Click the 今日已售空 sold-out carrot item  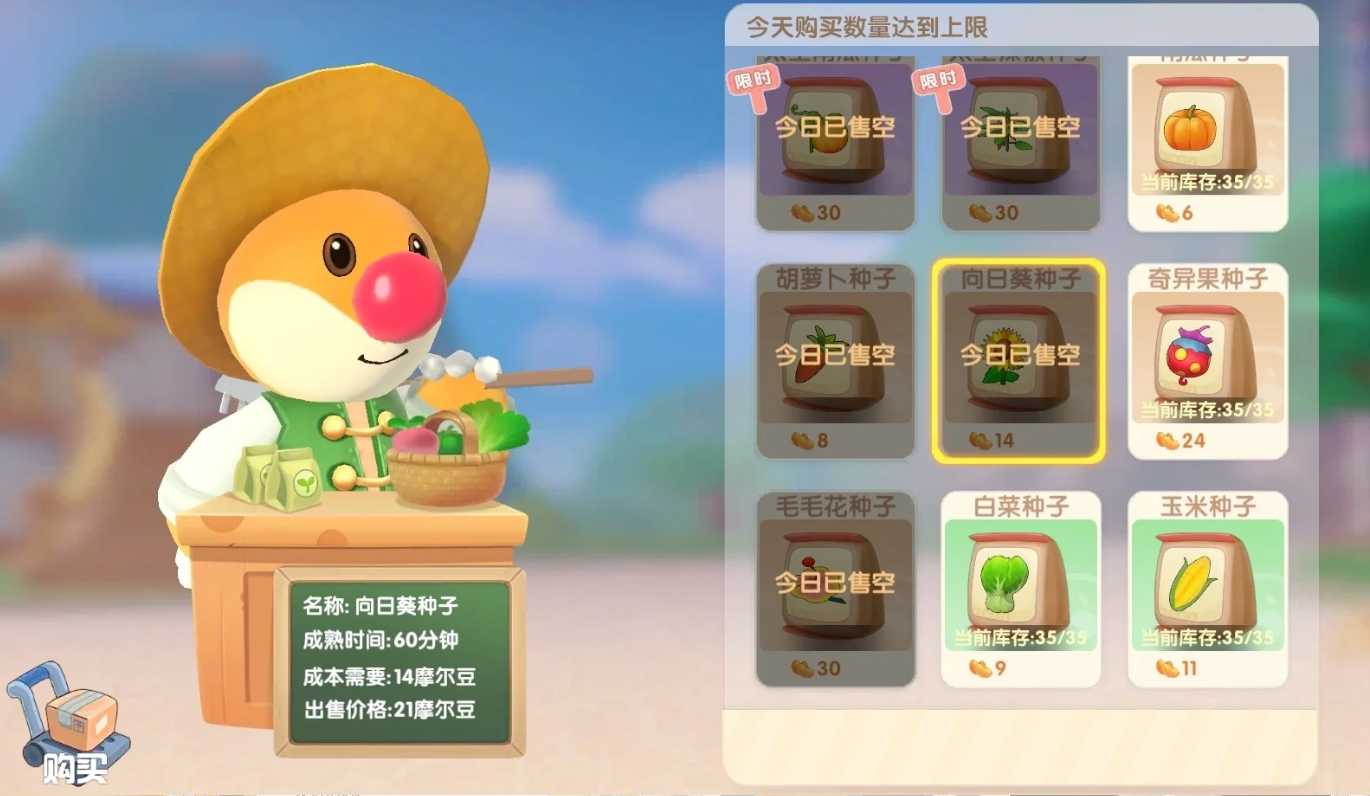[x=834, y=356]
